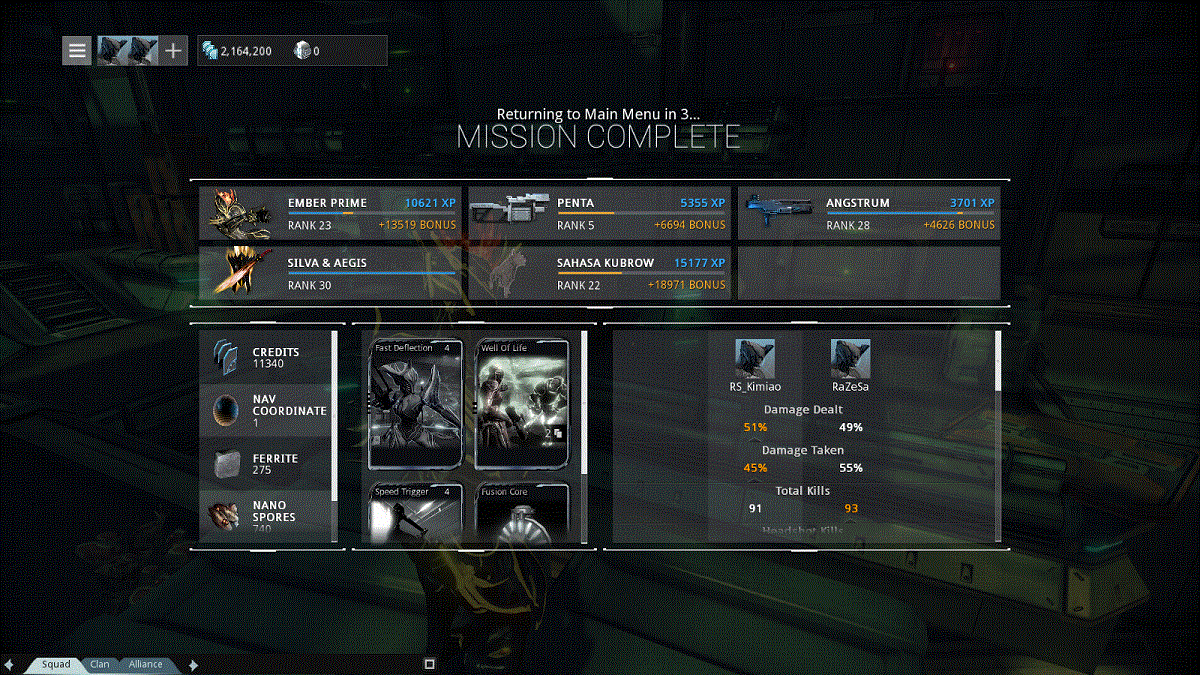Choose the Well Of Life mod card

coord(522,404)
